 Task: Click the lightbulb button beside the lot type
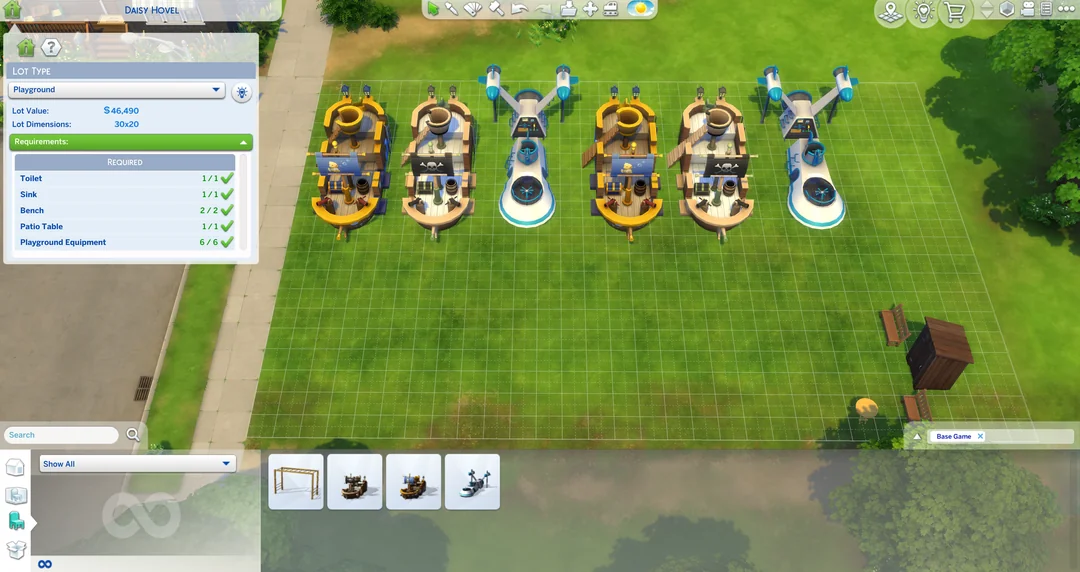click(241, 93)
